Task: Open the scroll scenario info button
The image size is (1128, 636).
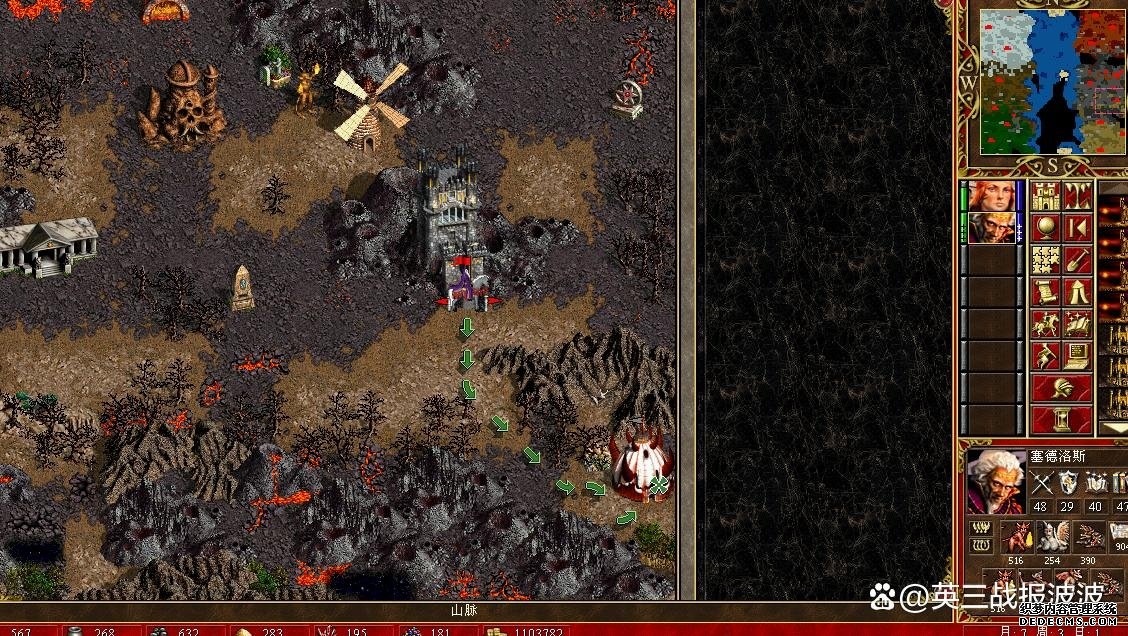Action: (x=1045, y=292)
